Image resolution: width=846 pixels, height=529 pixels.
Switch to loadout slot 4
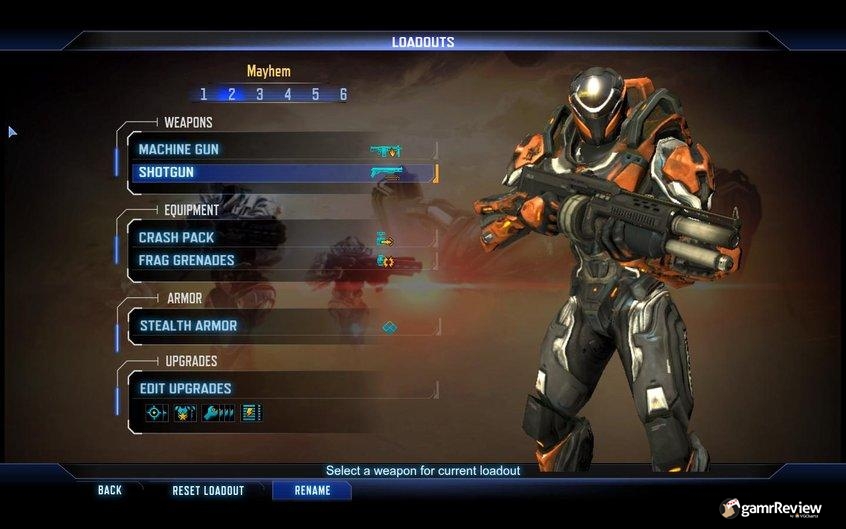pyautogui.click(x=287, y=95)
